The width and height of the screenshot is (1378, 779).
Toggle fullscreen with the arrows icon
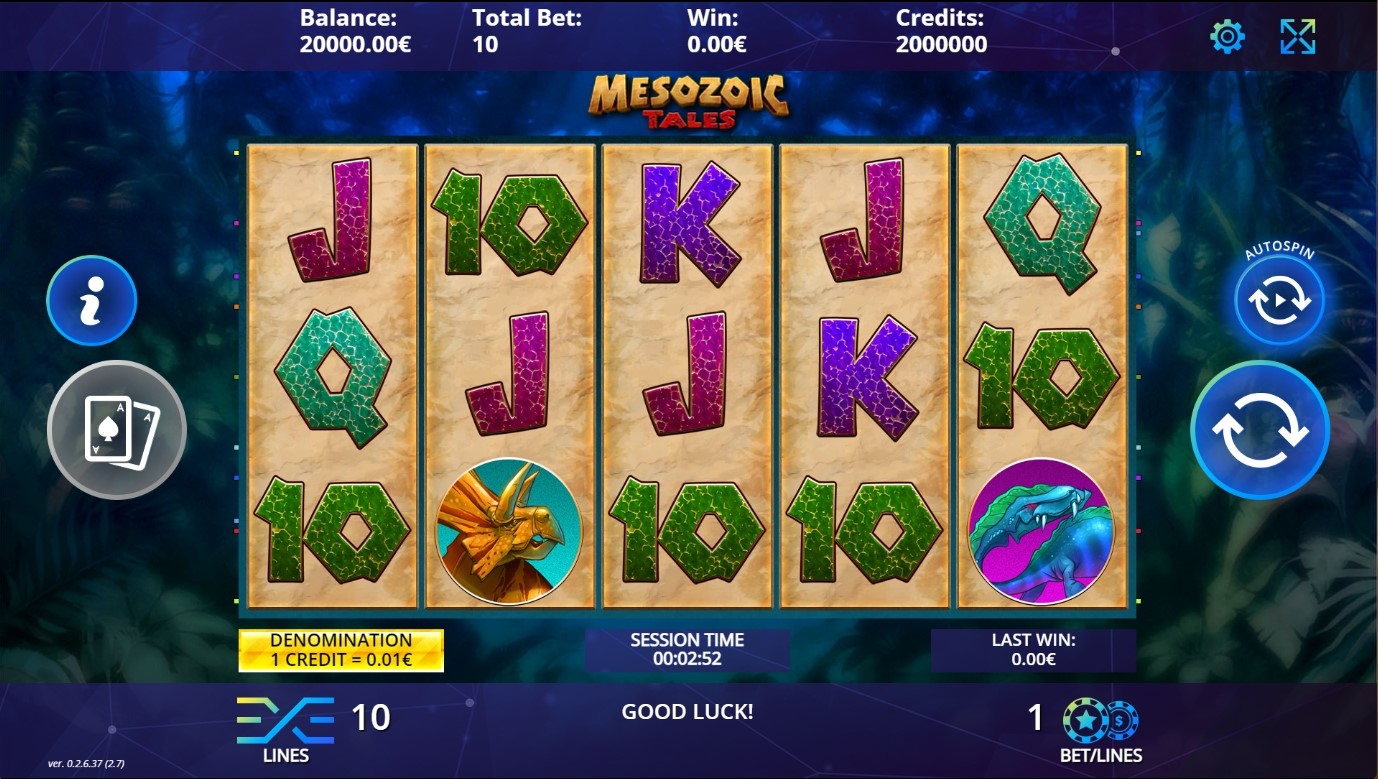(1298, 37)
